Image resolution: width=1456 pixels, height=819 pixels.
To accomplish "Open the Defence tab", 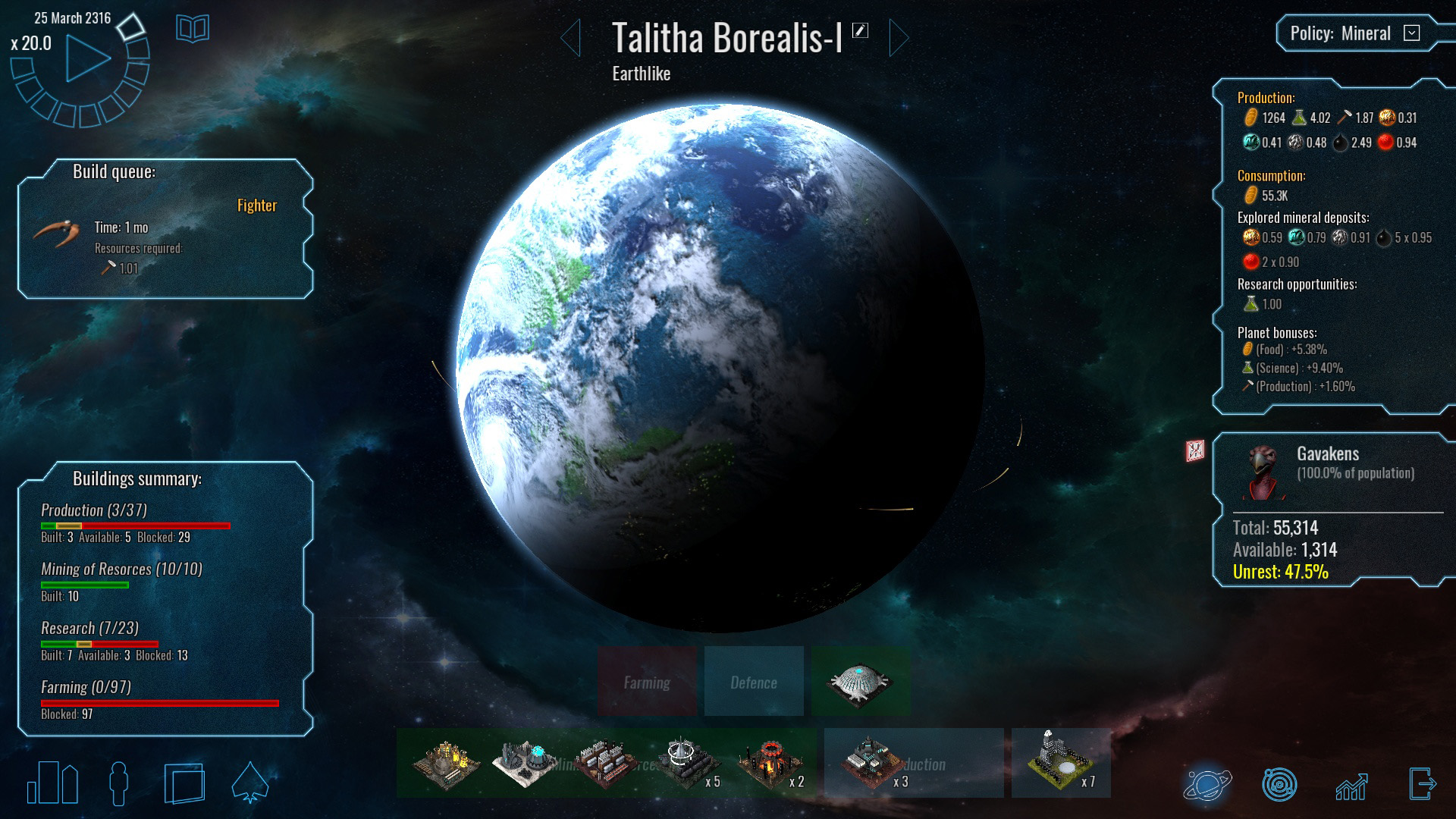I will coord(753,681).
